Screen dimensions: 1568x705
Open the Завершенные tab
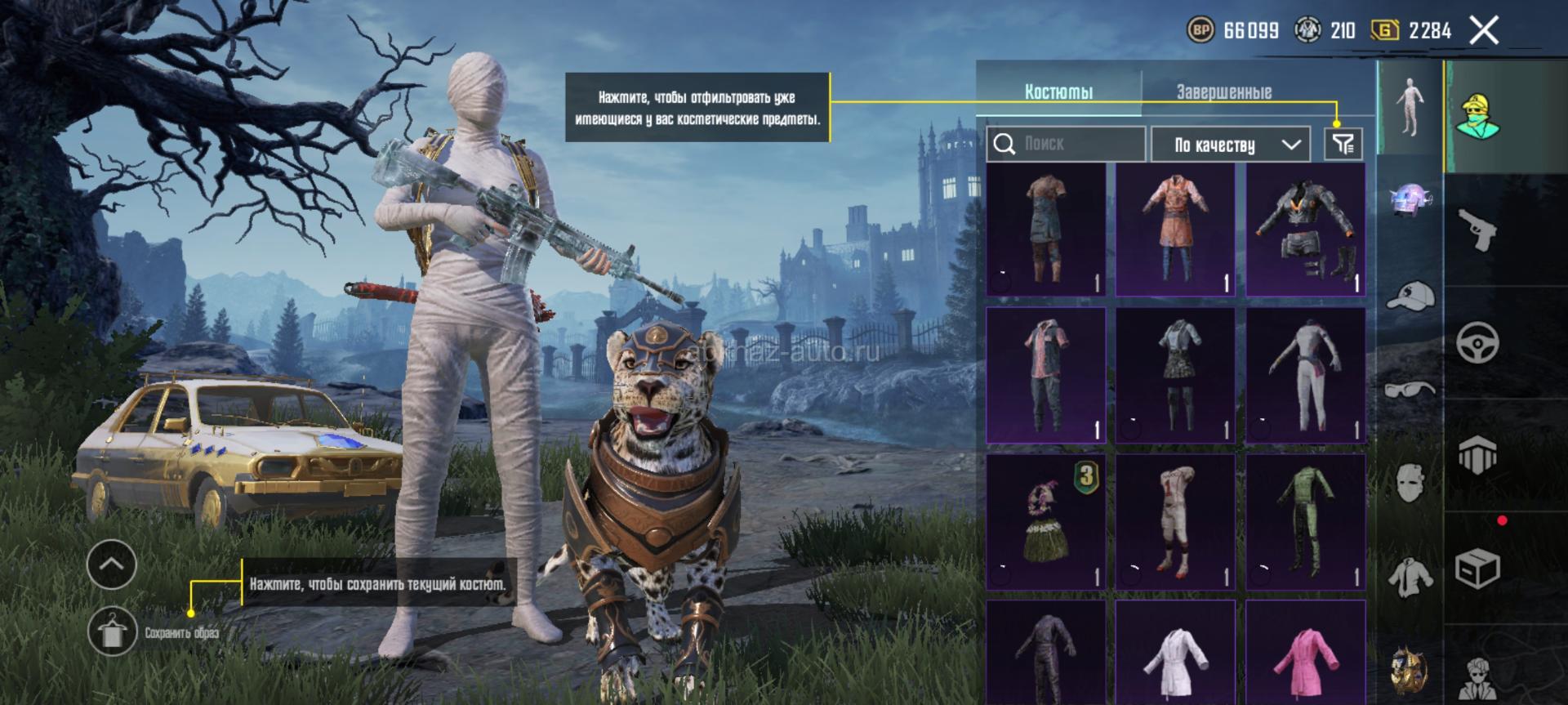point(1223,91)
